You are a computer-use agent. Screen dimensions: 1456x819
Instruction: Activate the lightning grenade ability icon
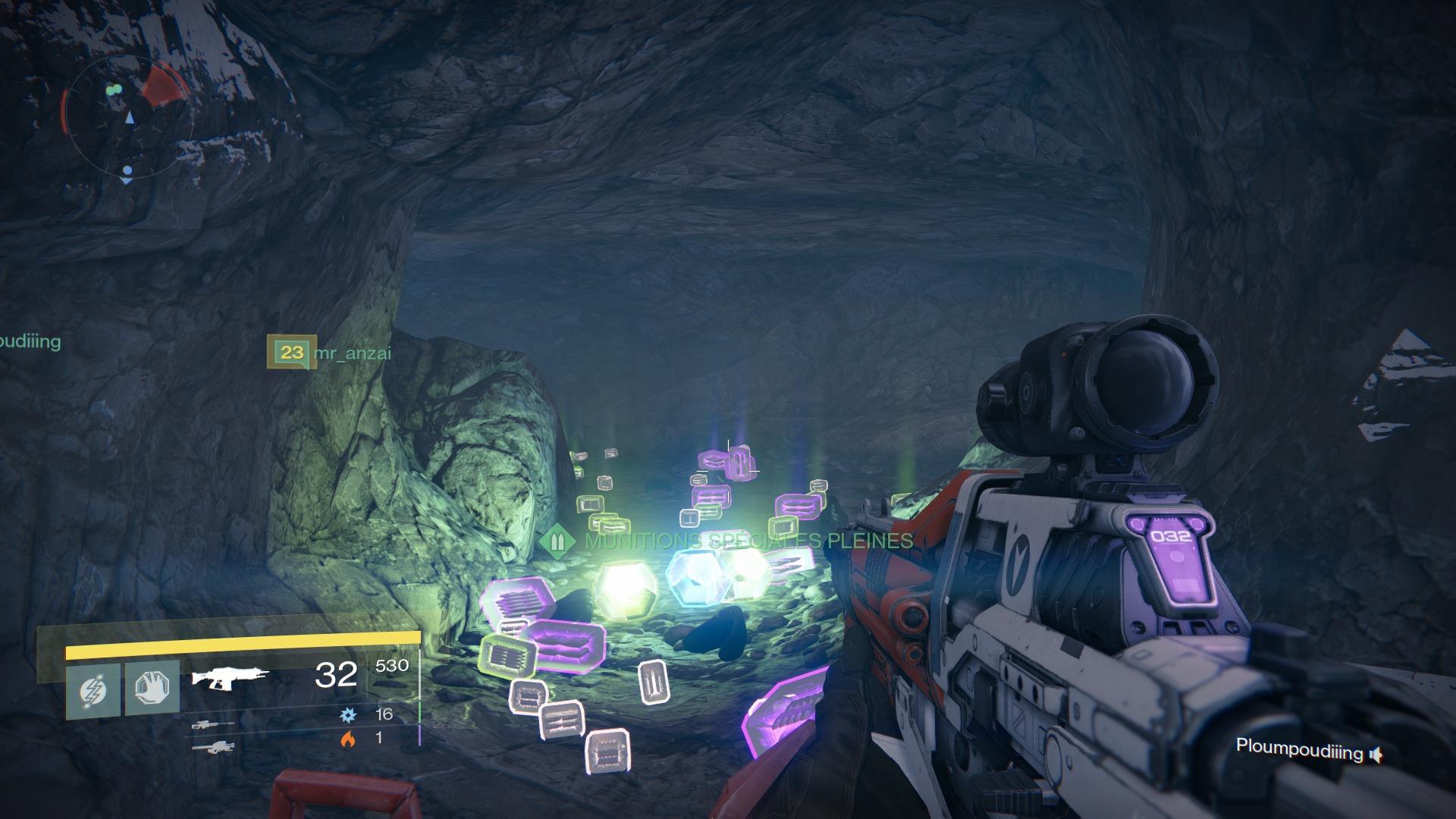pyautogui.click(x=93, y=690)
